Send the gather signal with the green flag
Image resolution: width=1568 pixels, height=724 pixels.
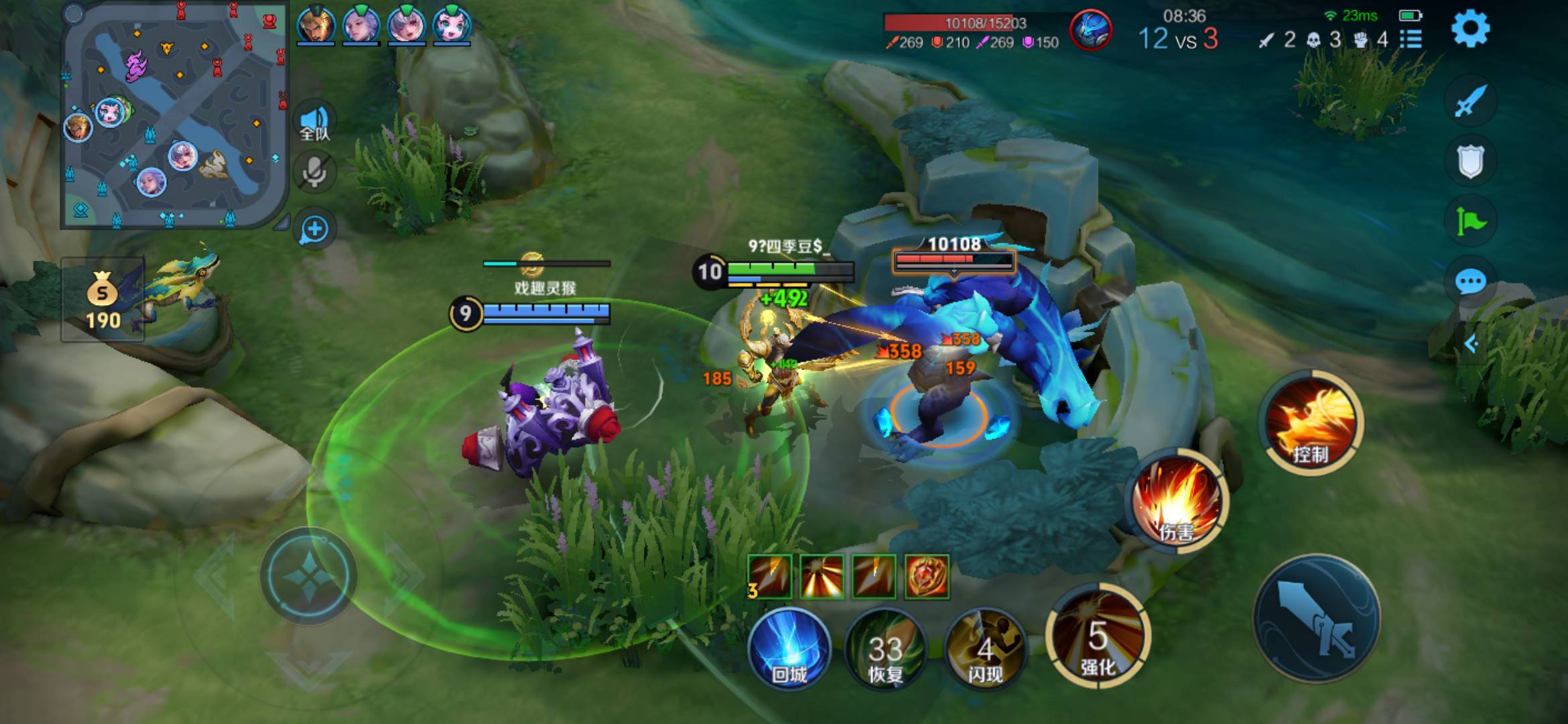coord(1470,221)
